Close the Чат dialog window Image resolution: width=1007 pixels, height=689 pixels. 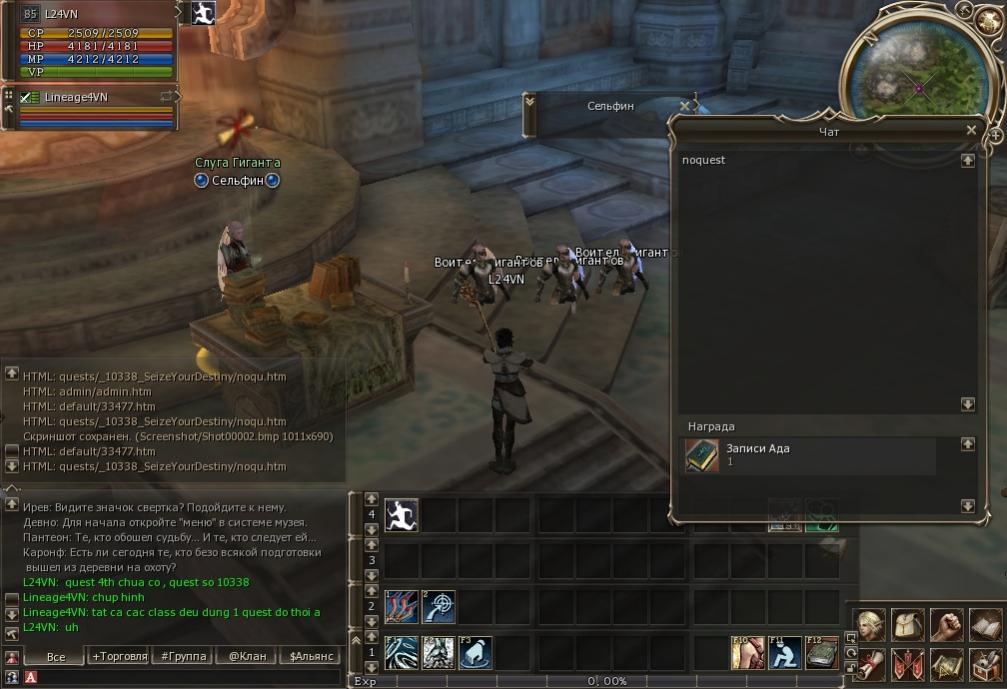[971, 130]
